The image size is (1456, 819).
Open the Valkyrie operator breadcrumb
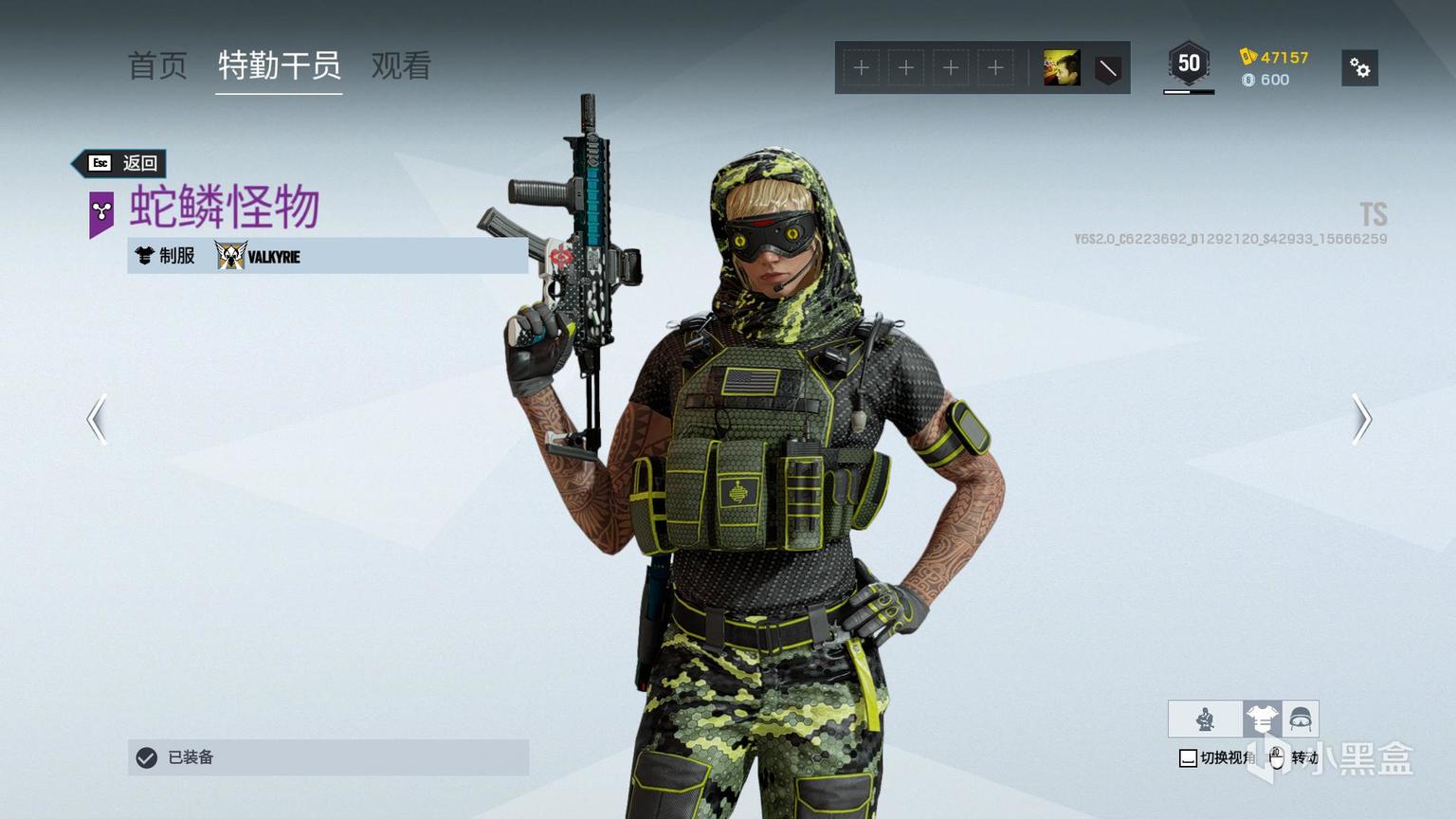(259, 256)
